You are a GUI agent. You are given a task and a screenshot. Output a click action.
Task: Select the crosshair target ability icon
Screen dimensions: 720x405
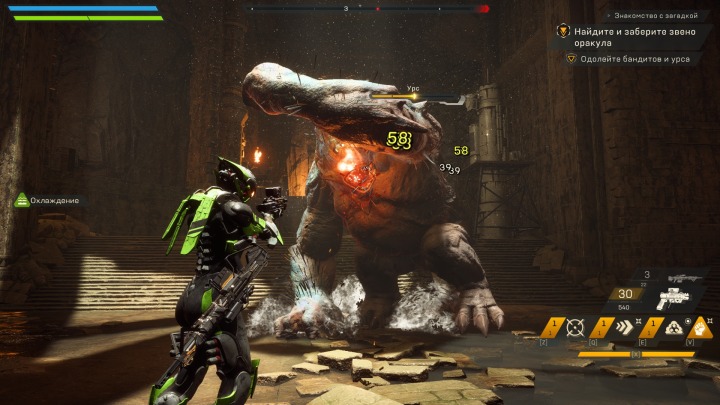575,327
